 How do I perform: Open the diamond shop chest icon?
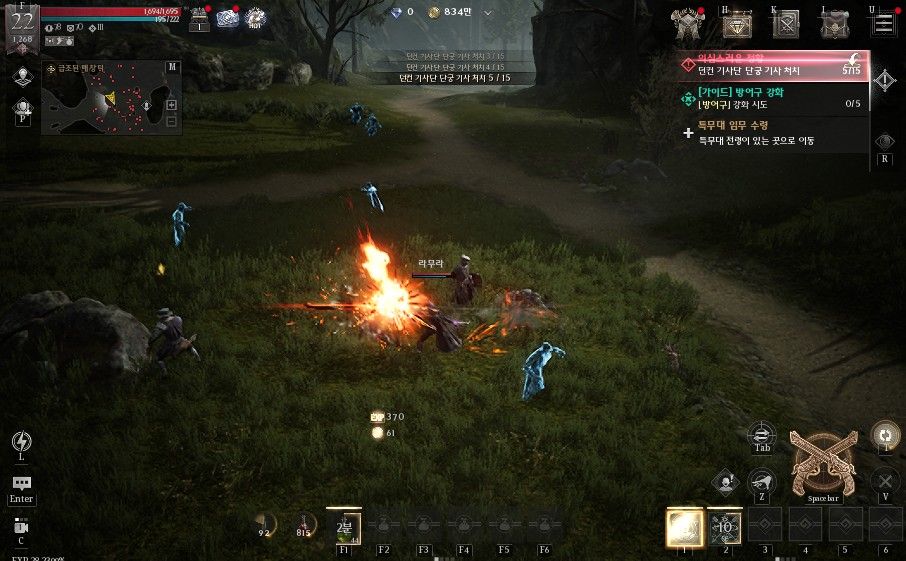click(x=738, y=24)
